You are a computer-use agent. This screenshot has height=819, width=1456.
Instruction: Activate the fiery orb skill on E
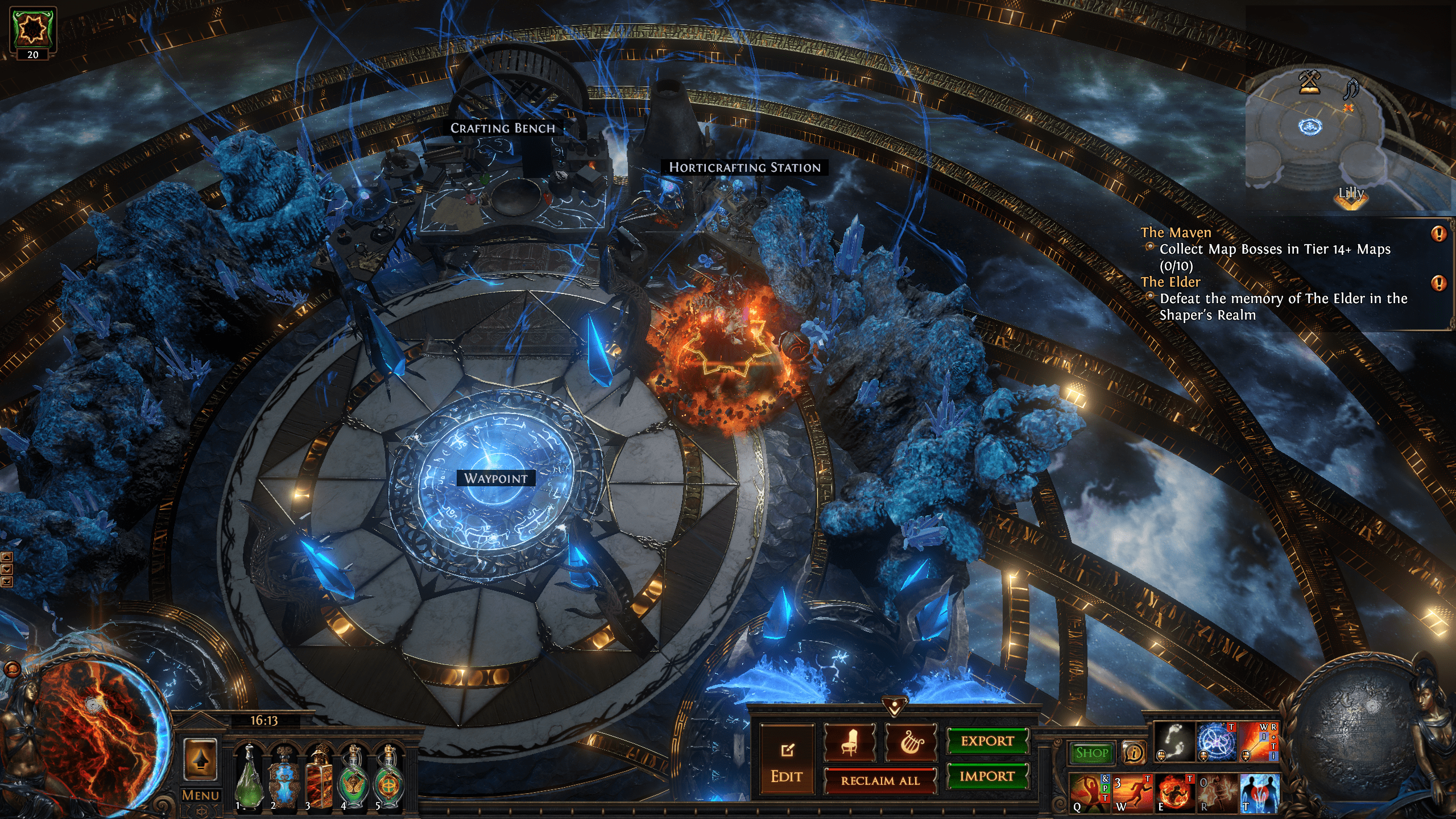coord(1174,792)
